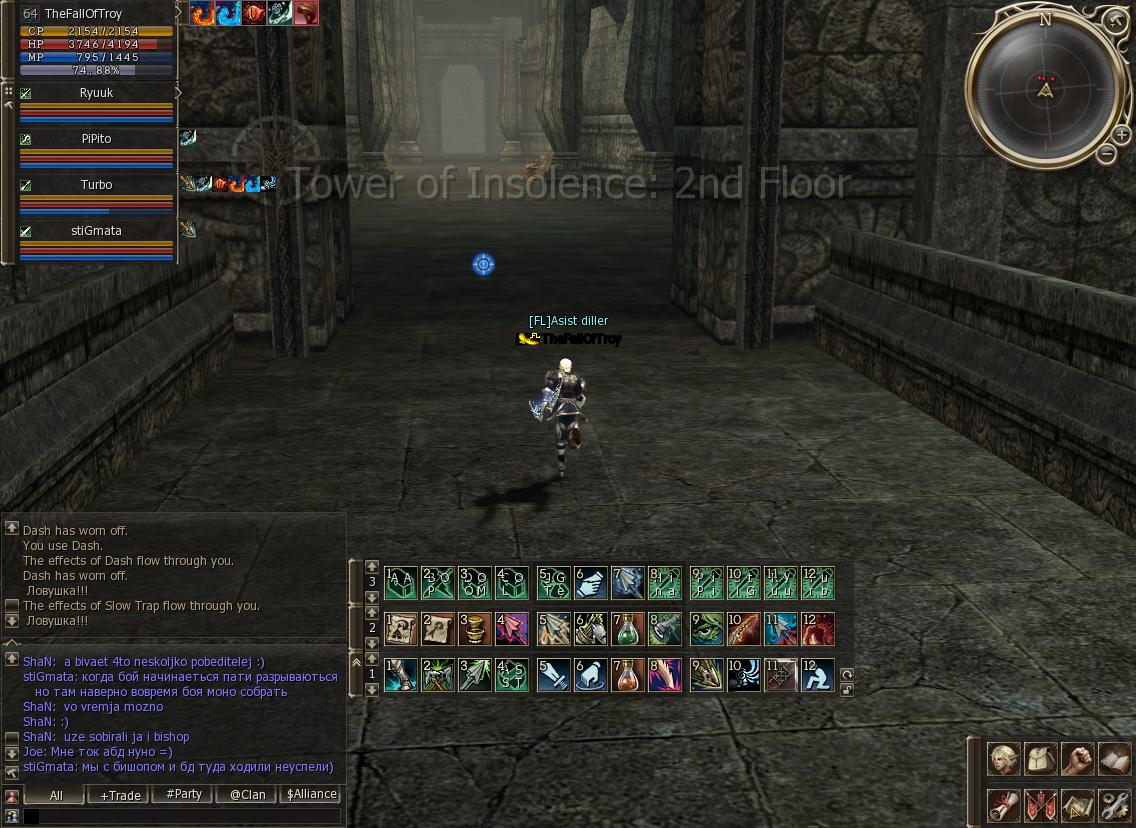
Task: Open the system menu wrench icon
Action: click(1114, 805)
